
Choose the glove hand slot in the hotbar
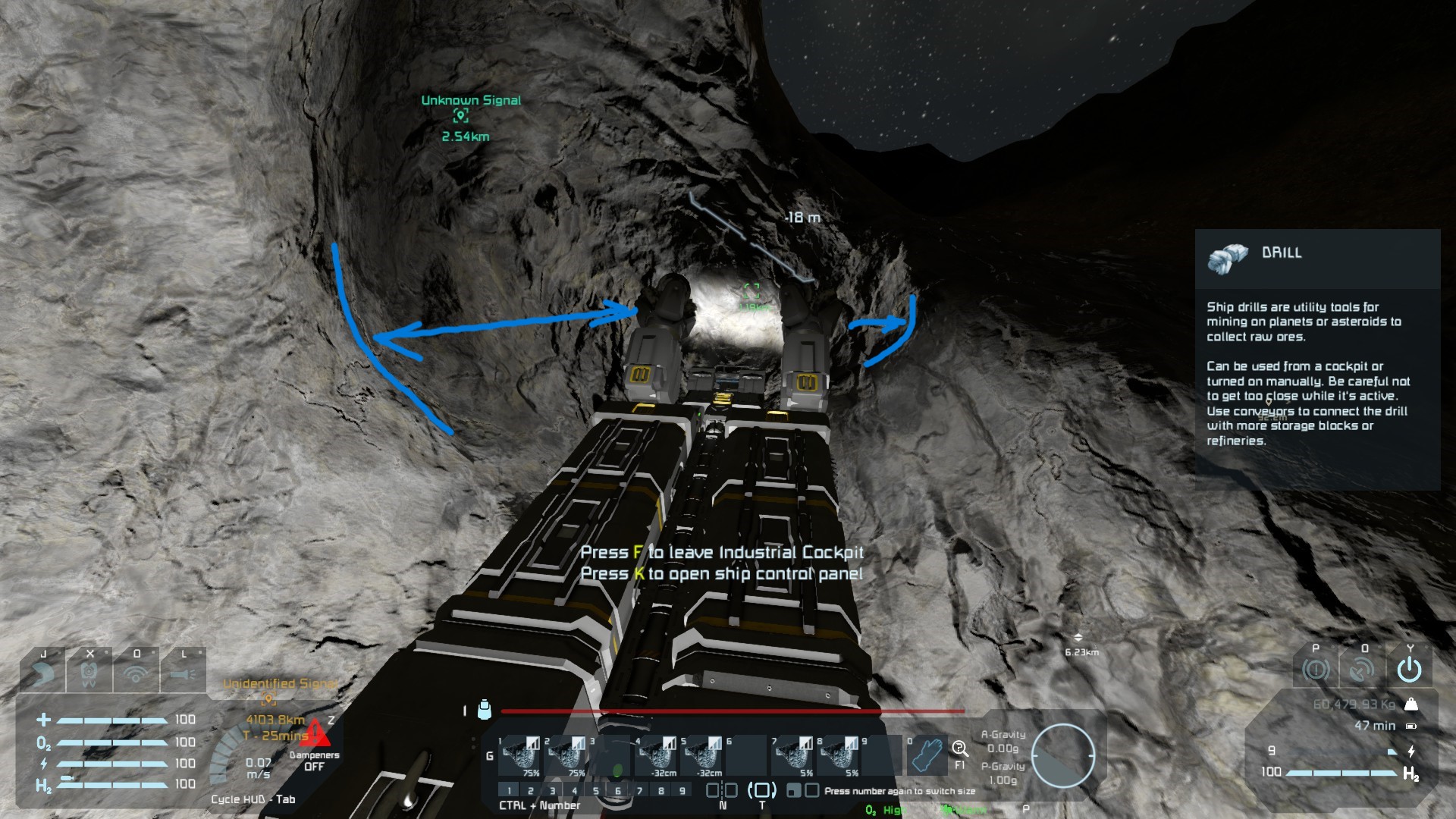click(926, 755)
